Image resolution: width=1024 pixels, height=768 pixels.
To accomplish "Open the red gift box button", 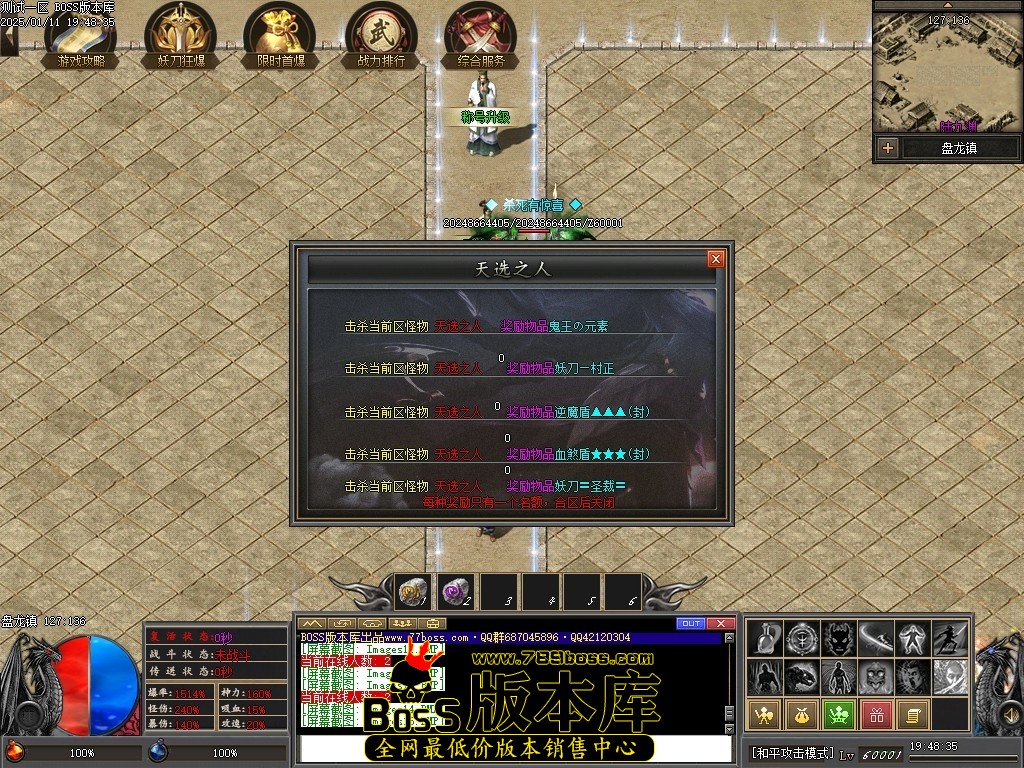I will tap(877, 714).
